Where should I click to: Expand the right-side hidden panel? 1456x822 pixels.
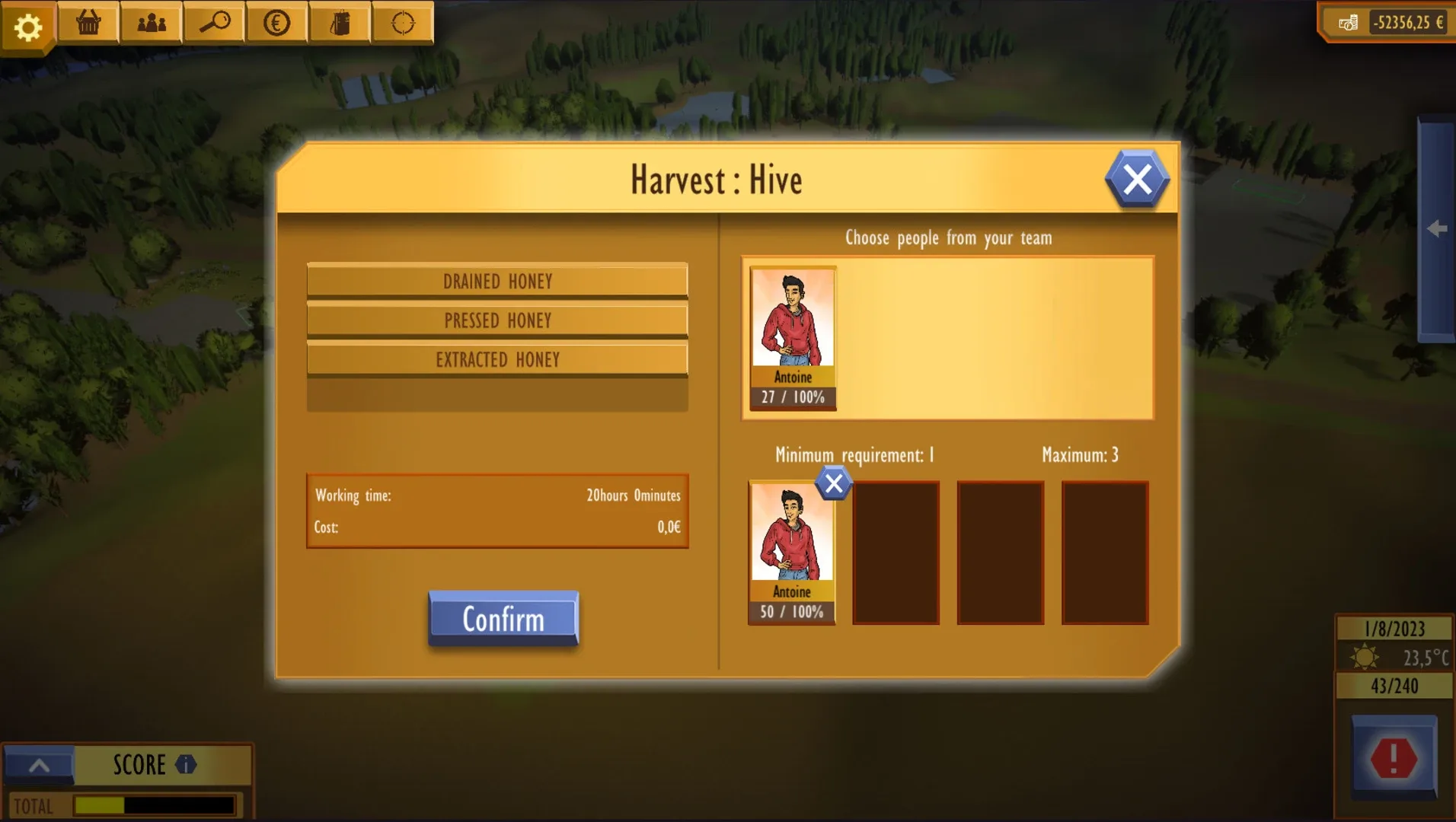1438,228
